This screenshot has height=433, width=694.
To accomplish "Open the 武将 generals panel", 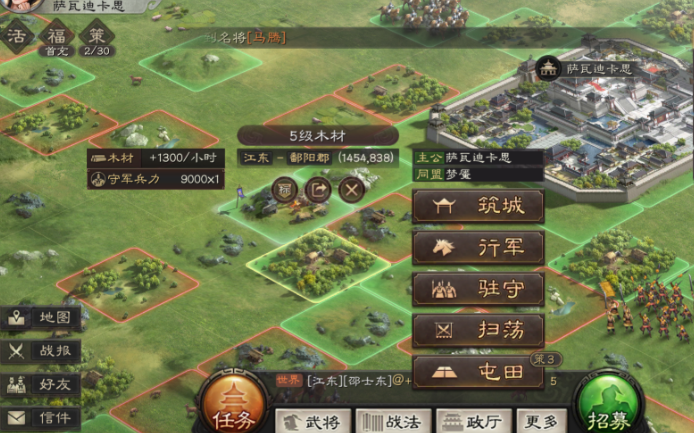I will pos(311,421).
